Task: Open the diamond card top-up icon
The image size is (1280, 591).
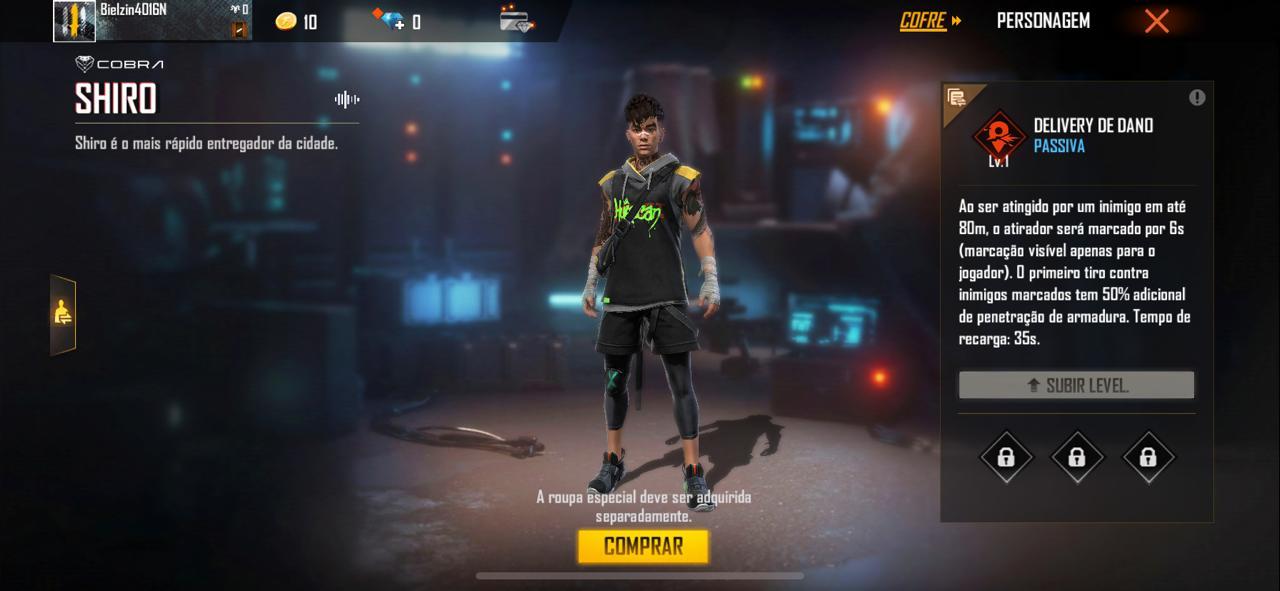Action: point(516,21)
